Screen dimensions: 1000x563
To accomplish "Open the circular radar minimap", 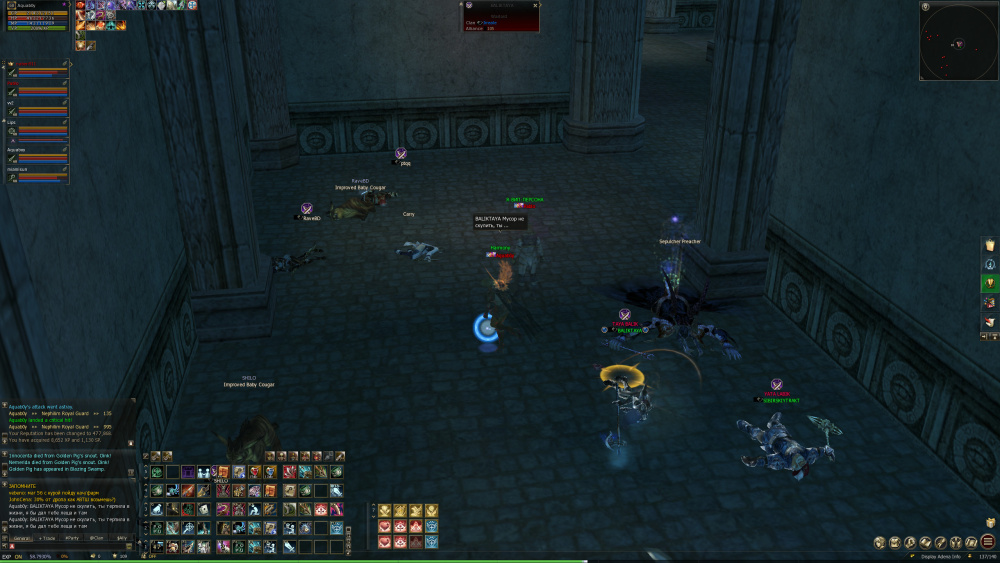I will tap(958, 40).
